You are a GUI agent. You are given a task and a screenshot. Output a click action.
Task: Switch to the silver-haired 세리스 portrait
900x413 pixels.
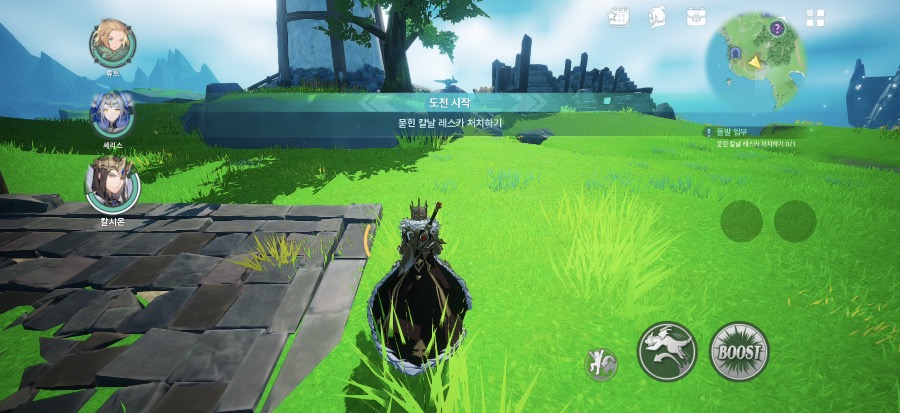click(x=112, y=114)
